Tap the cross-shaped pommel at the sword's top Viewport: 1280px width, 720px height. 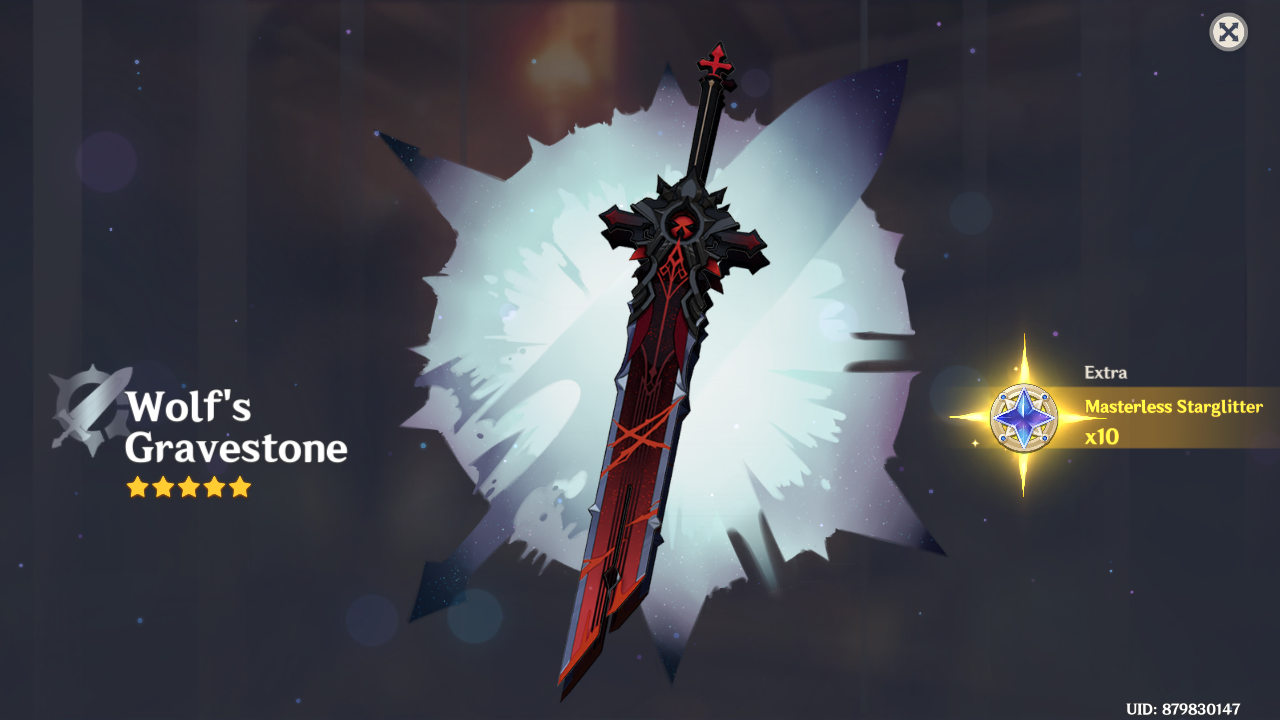tap(714, 63)
